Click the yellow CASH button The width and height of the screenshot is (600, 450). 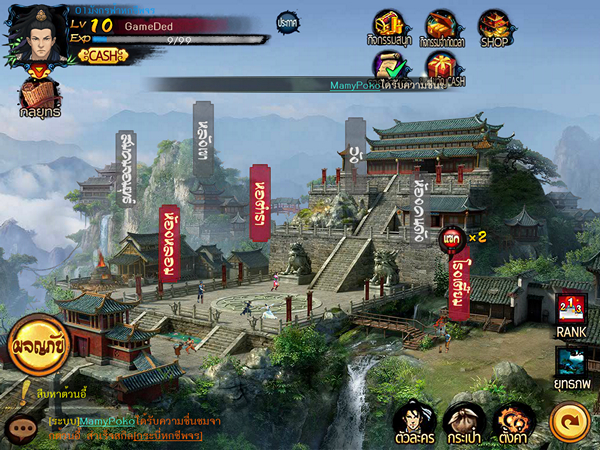click(101, 55)
